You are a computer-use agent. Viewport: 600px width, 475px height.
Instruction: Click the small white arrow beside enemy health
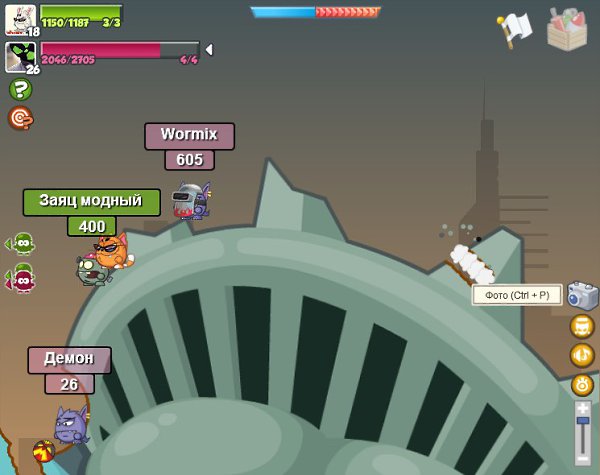coord(209,49)
